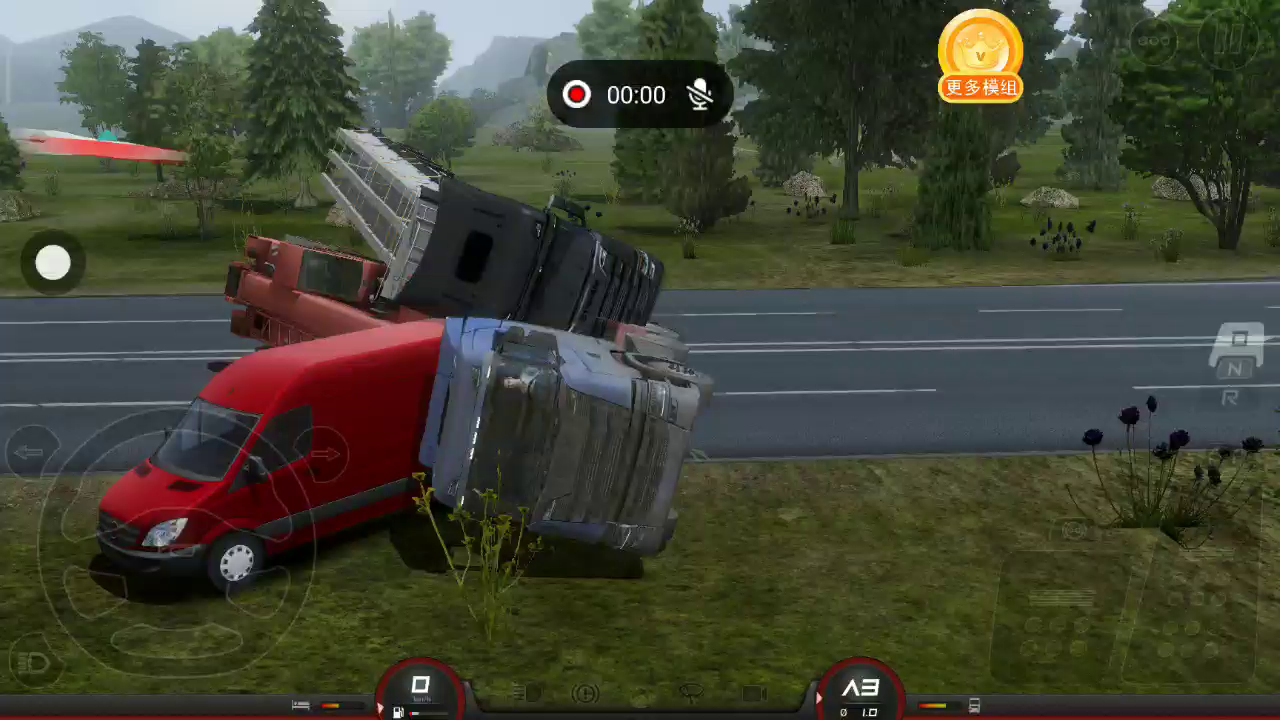
Task: Switch on the windshield wipers icon
Action: pyautogui.click(x=690, y=692)
